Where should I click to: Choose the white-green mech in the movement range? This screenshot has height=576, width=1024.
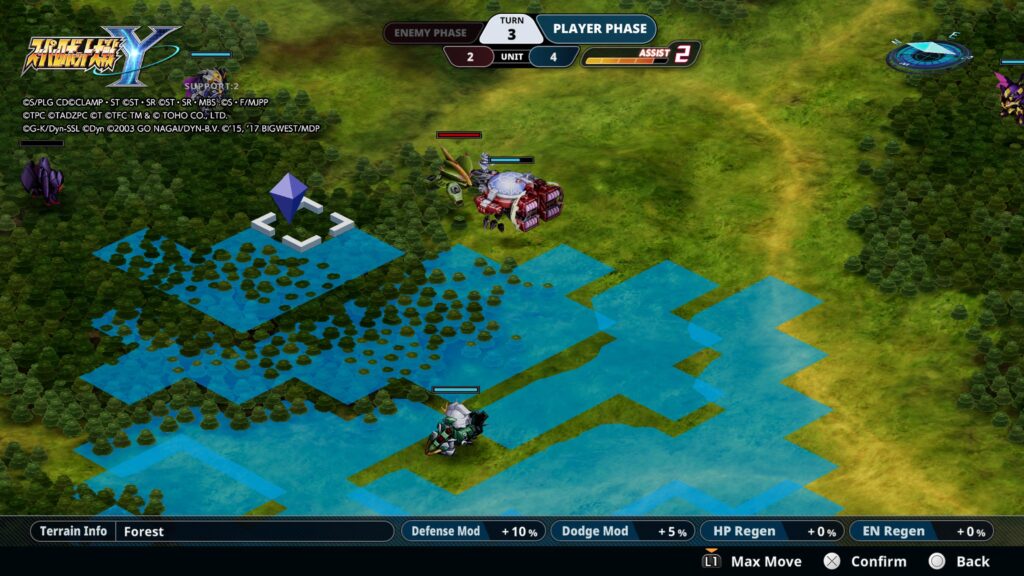[456, 429]
